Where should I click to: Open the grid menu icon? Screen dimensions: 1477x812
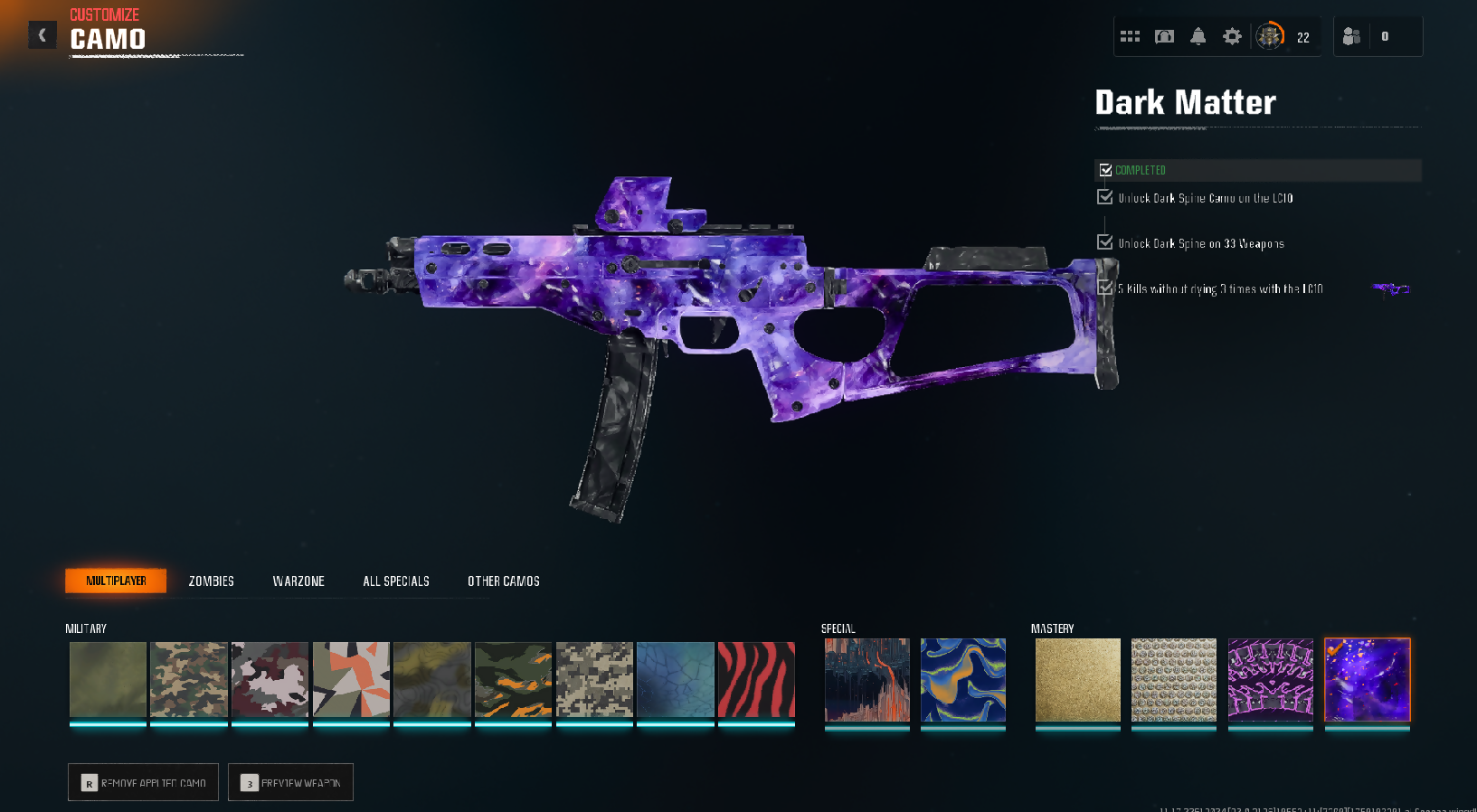point(1130,36)
